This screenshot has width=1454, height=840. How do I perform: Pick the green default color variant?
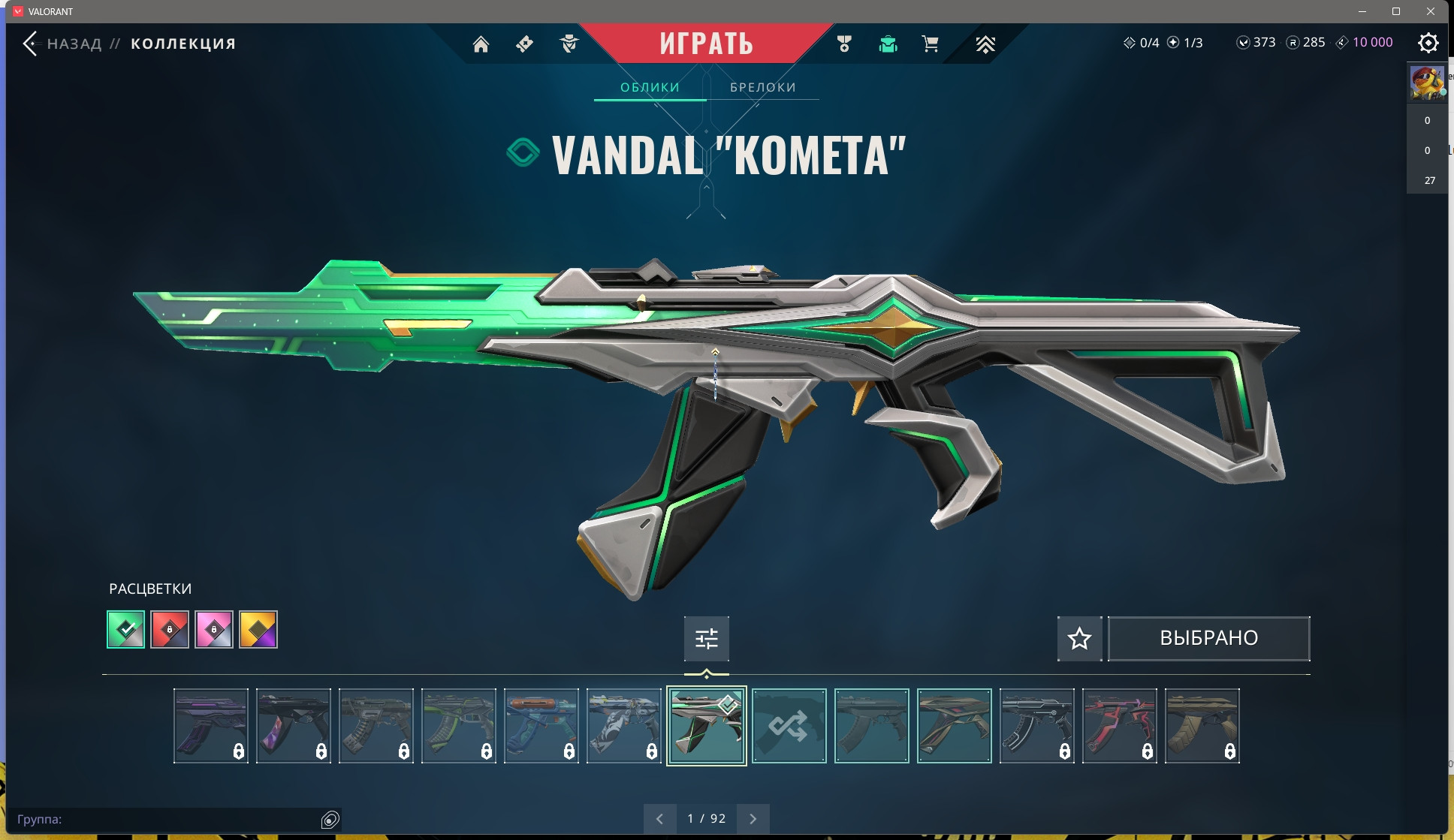(126, 629)
